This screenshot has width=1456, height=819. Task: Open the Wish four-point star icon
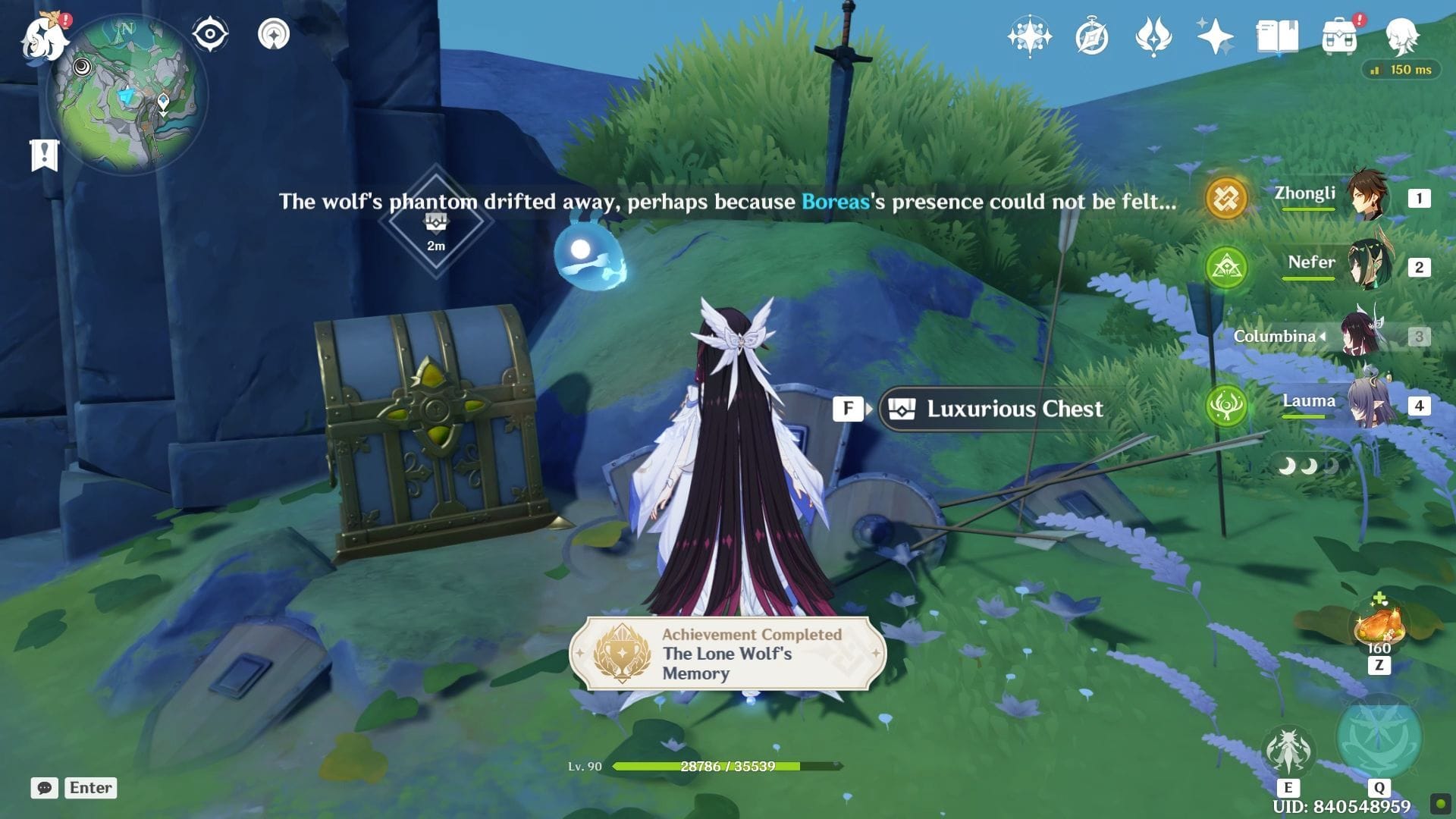click(x=1215, y=36)
